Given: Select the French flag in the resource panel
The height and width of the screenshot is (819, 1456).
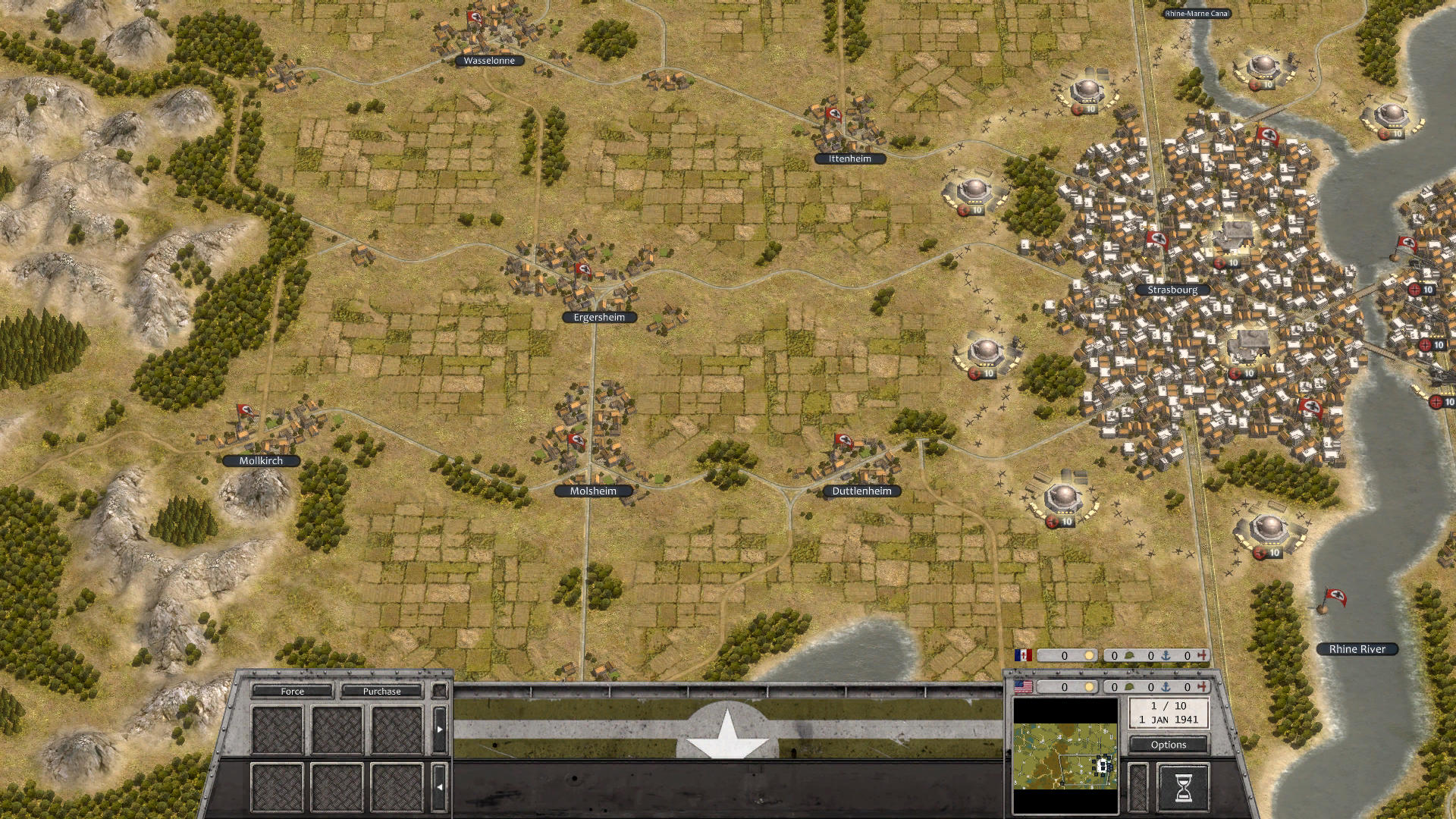Looking at the screenshot, I should (x=1024, y=656).
